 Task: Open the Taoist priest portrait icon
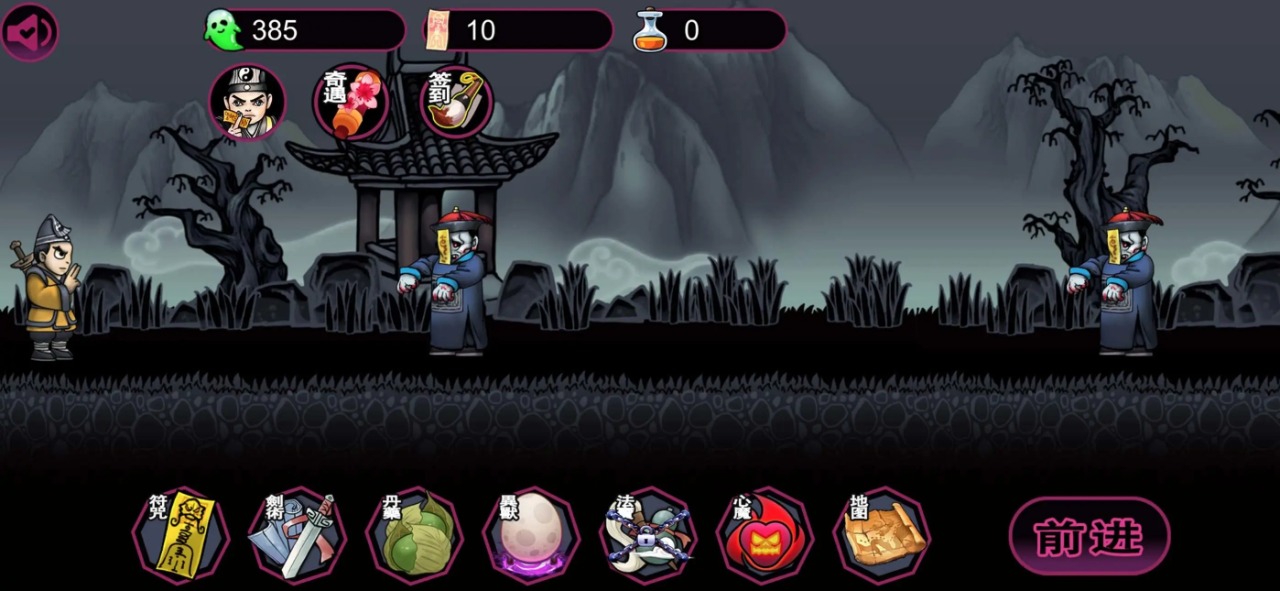pyautogui.click(x=247, y=101)
